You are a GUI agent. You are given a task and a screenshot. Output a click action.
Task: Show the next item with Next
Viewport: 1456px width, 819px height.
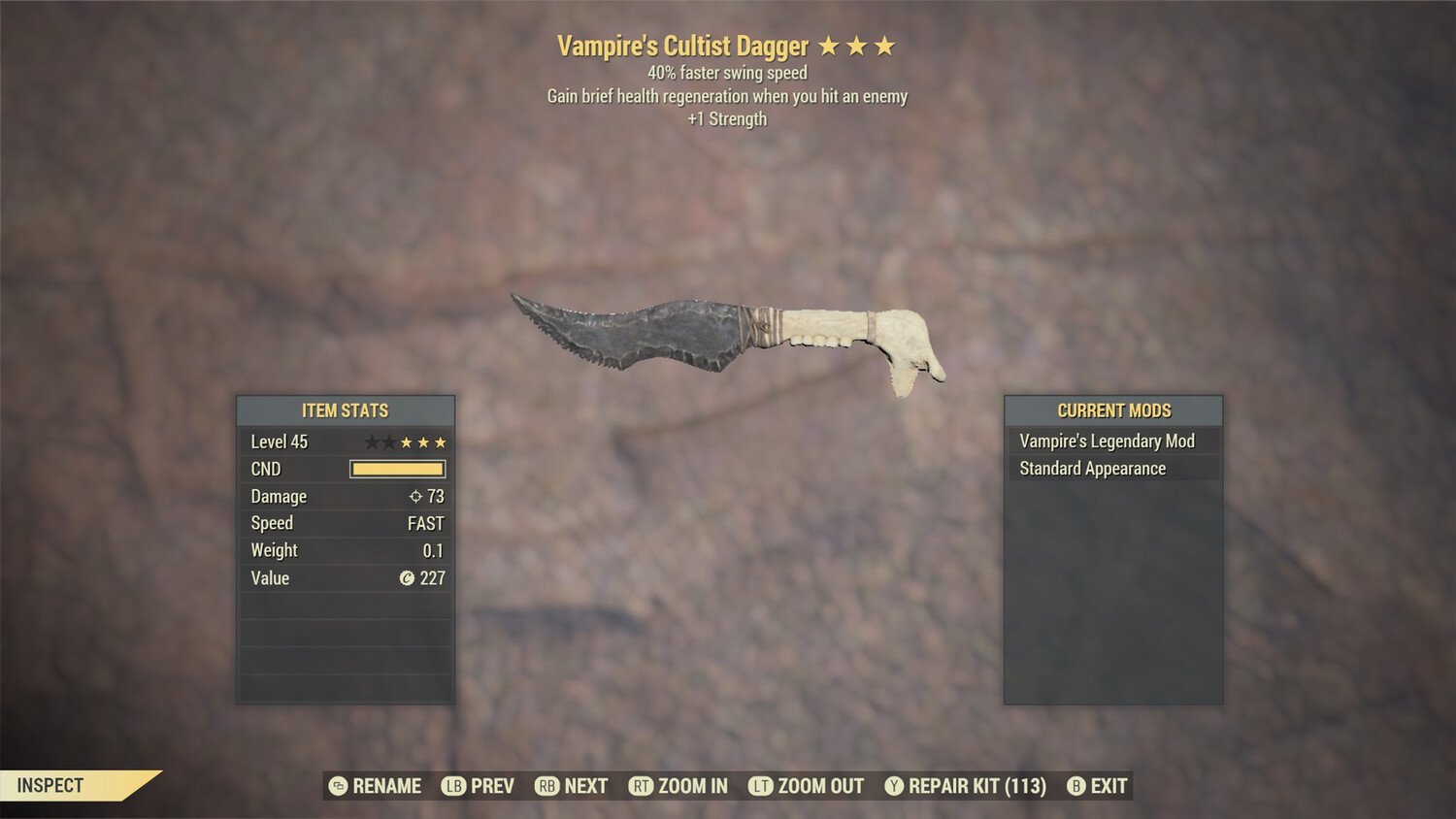tap(572, 786)
